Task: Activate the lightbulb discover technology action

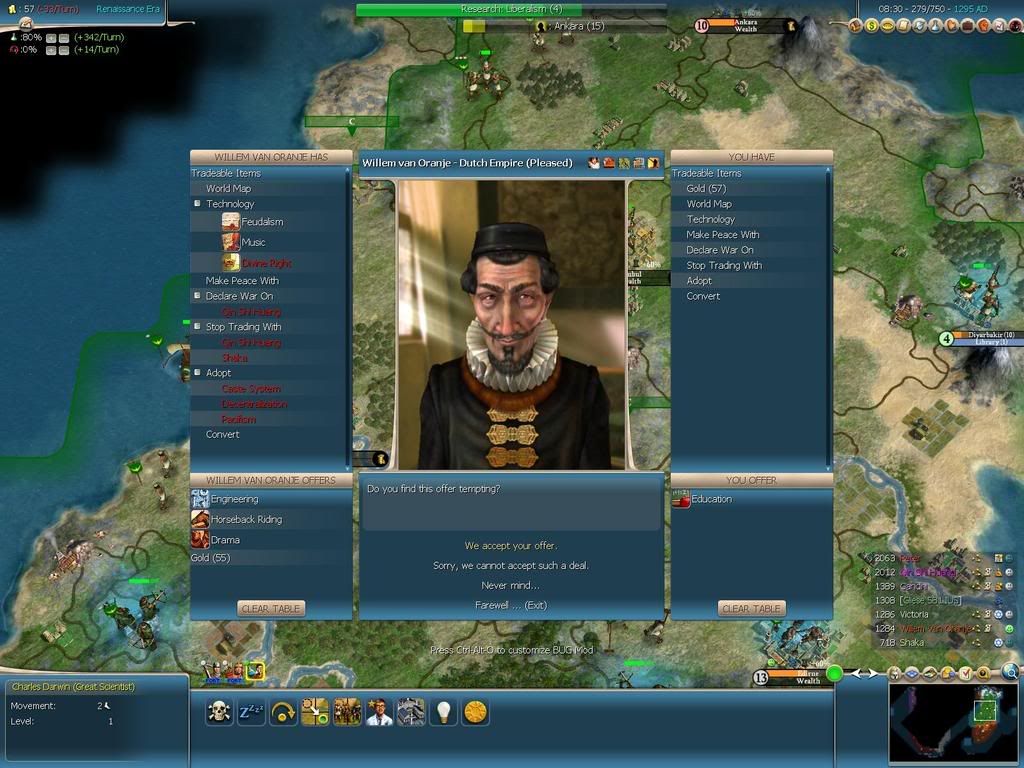Action: coord(444,711)
